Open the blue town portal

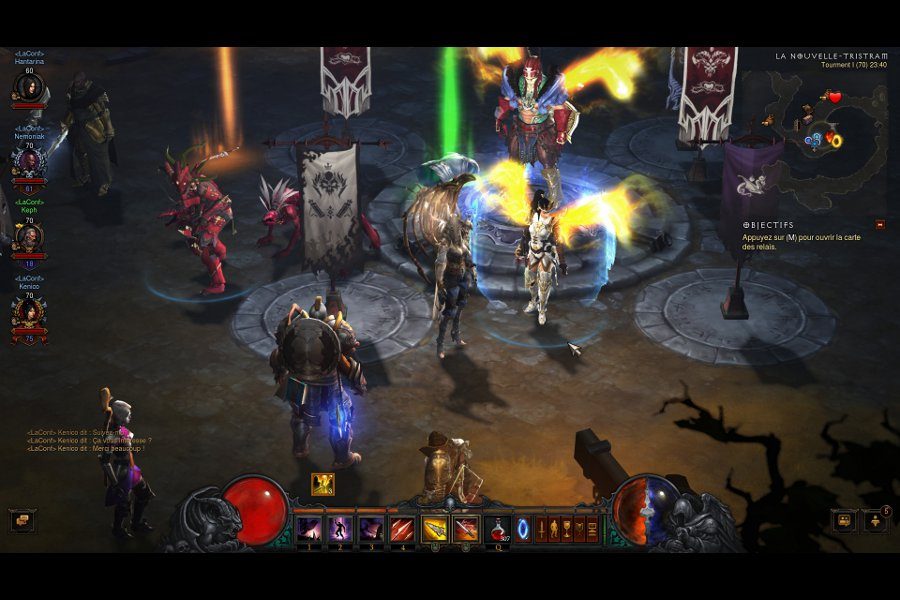[521, 529]
